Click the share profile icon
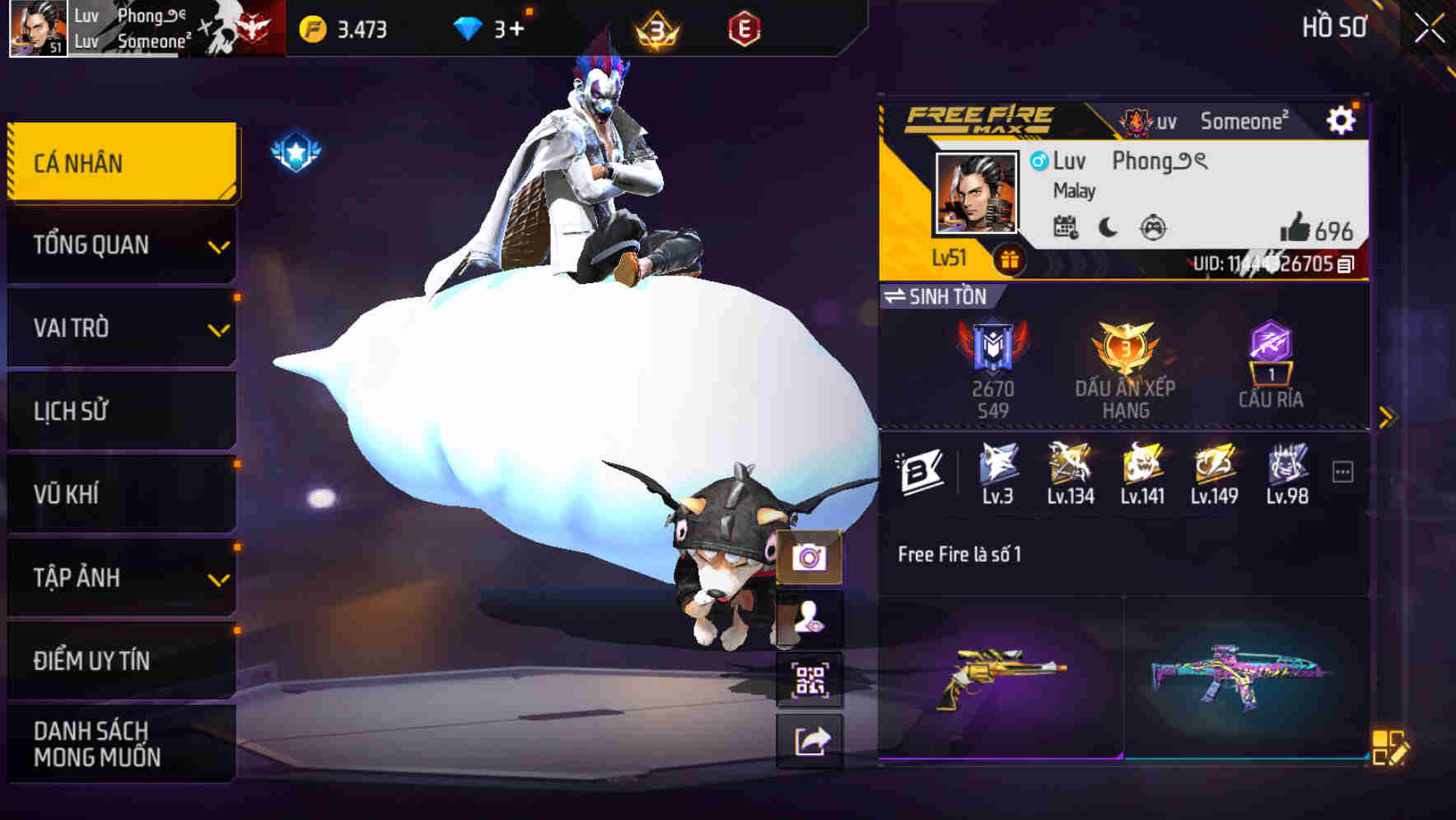1456x820 pixels. [x=811, y=739]
